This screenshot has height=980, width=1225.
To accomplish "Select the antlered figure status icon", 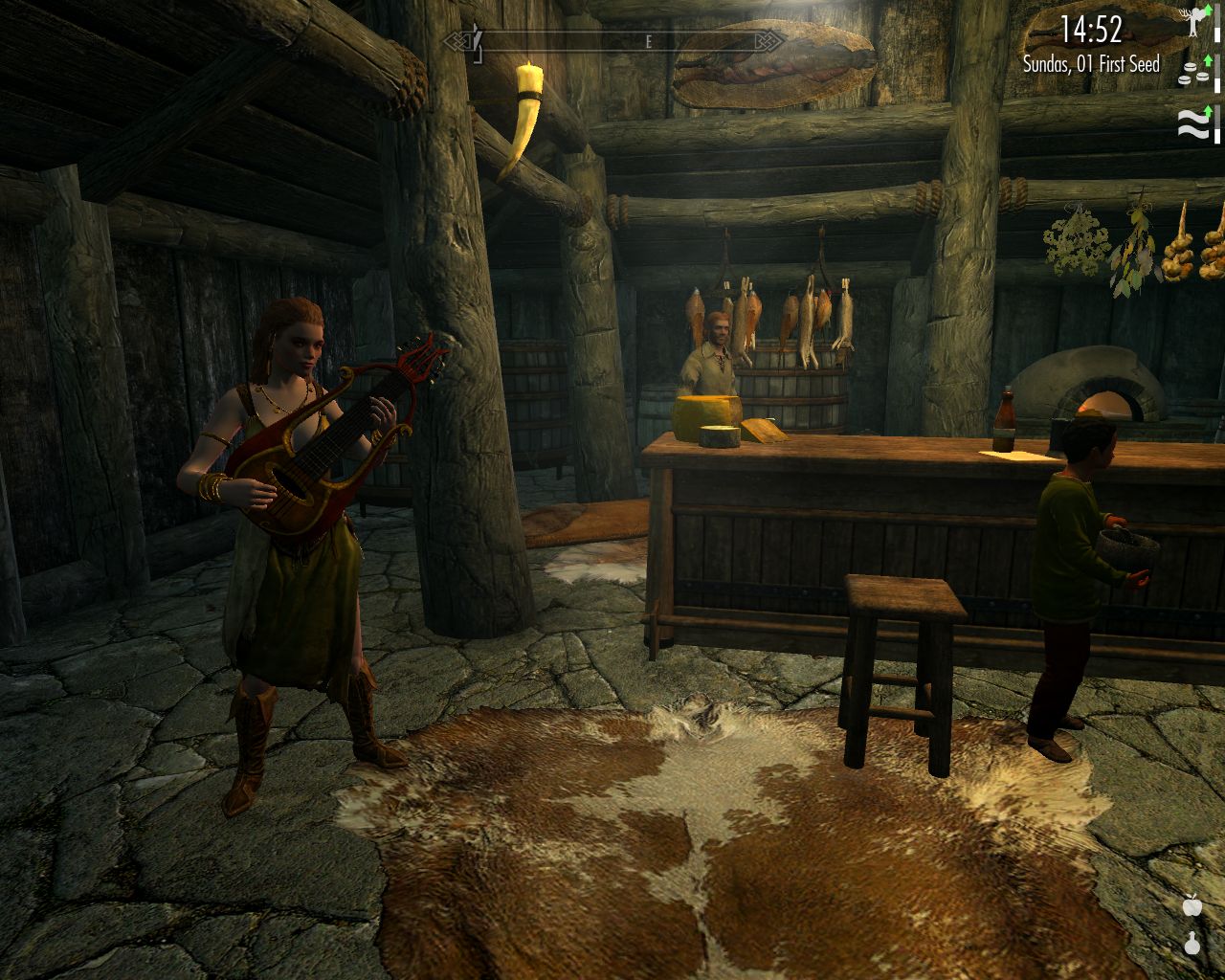I will coord(1193,23).
